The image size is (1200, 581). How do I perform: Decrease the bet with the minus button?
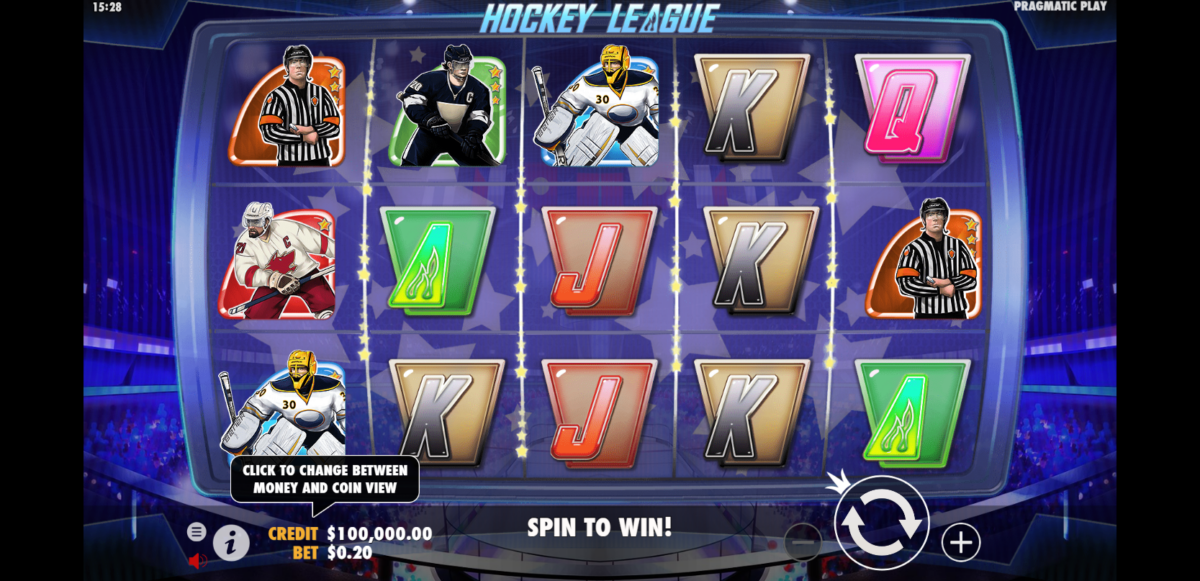point(802,542)
